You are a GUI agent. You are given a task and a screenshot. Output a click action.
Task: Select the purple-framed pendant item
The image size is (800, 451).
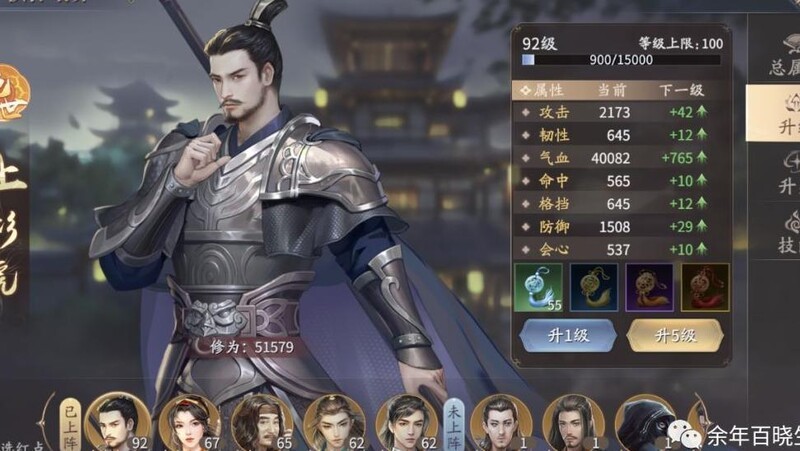[x=649, y=287]
